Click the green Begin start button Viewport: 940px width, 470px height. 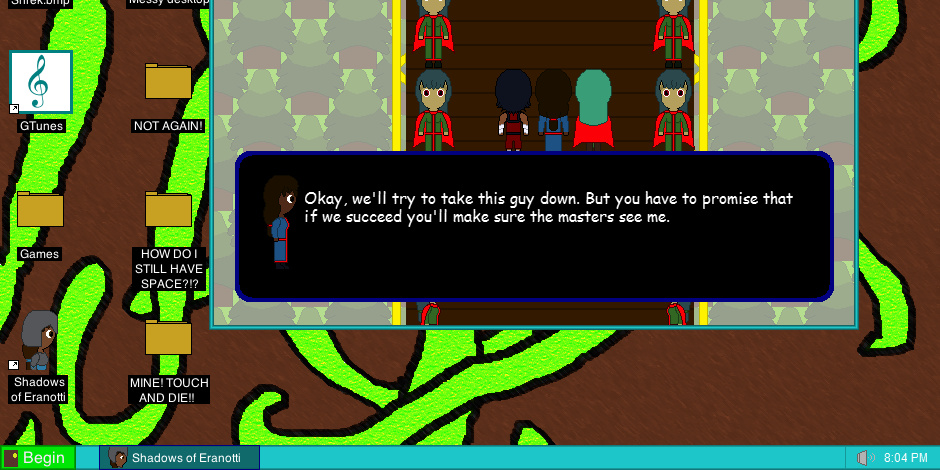37,458
